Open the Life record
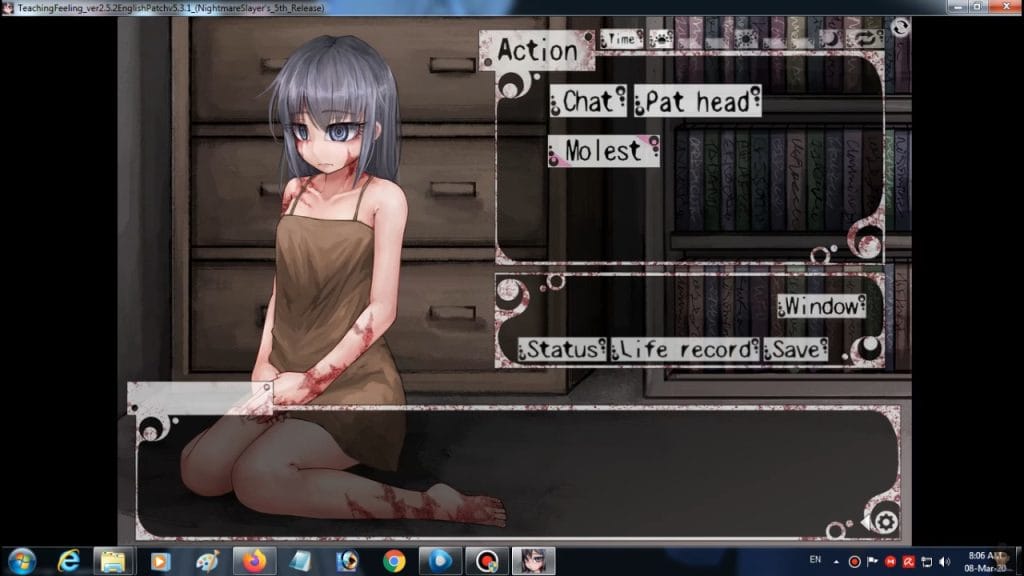 [x=685, y=349]
